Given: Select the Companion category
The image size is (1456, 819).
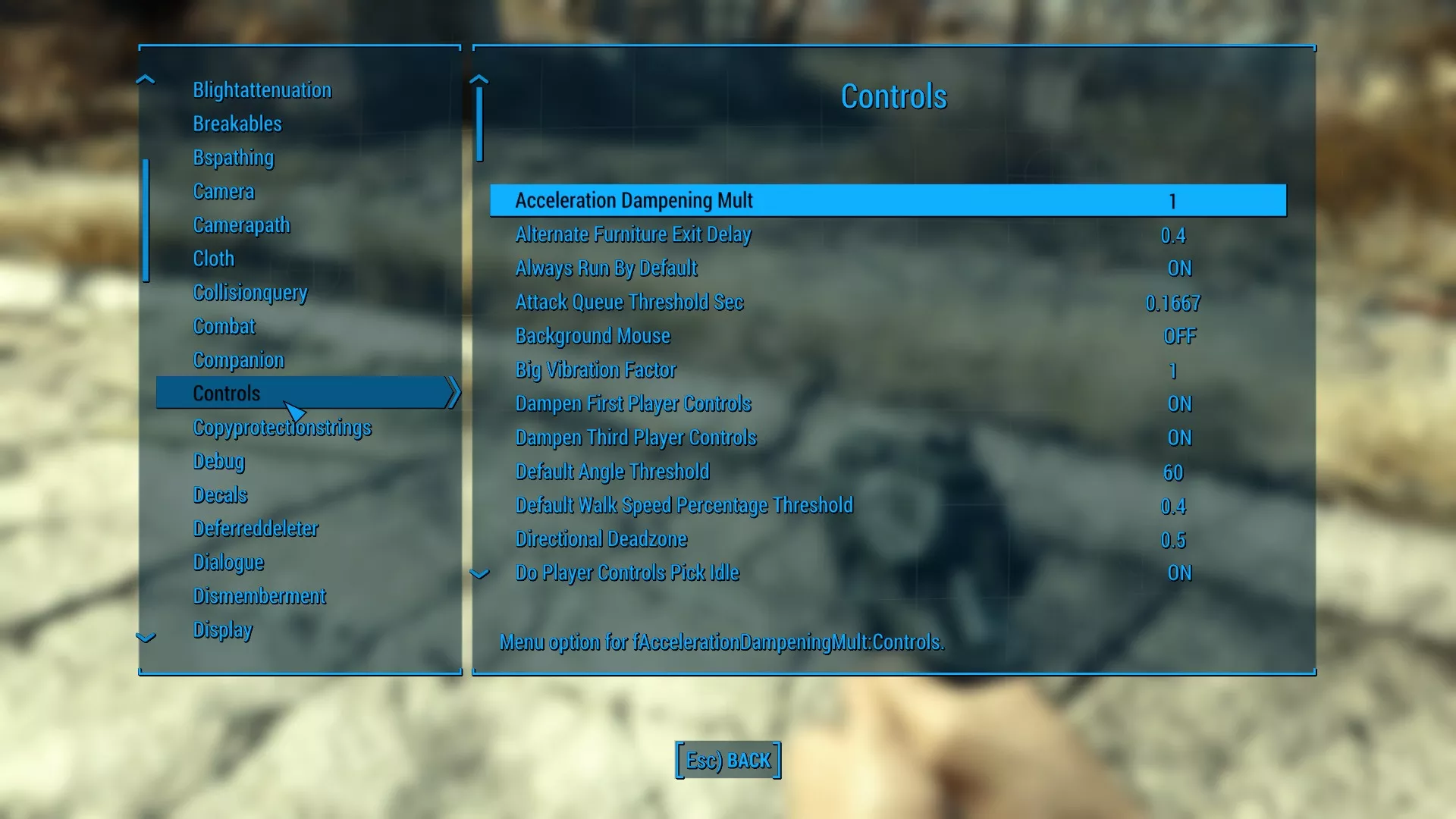Looking at the screenshot, I should tap(238, 360).
